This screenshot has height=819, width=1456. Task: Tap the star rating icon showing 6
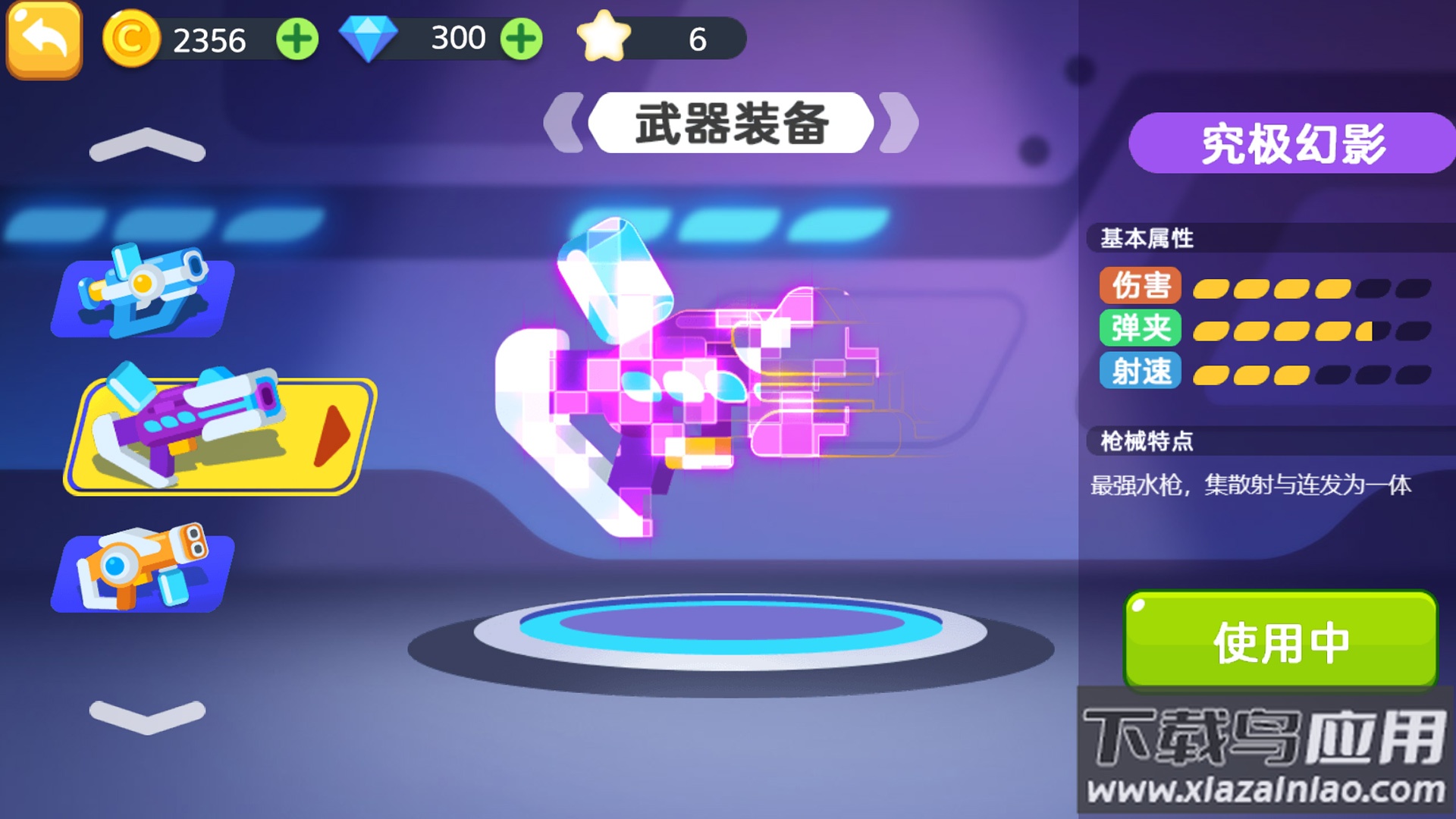point(604,36)
